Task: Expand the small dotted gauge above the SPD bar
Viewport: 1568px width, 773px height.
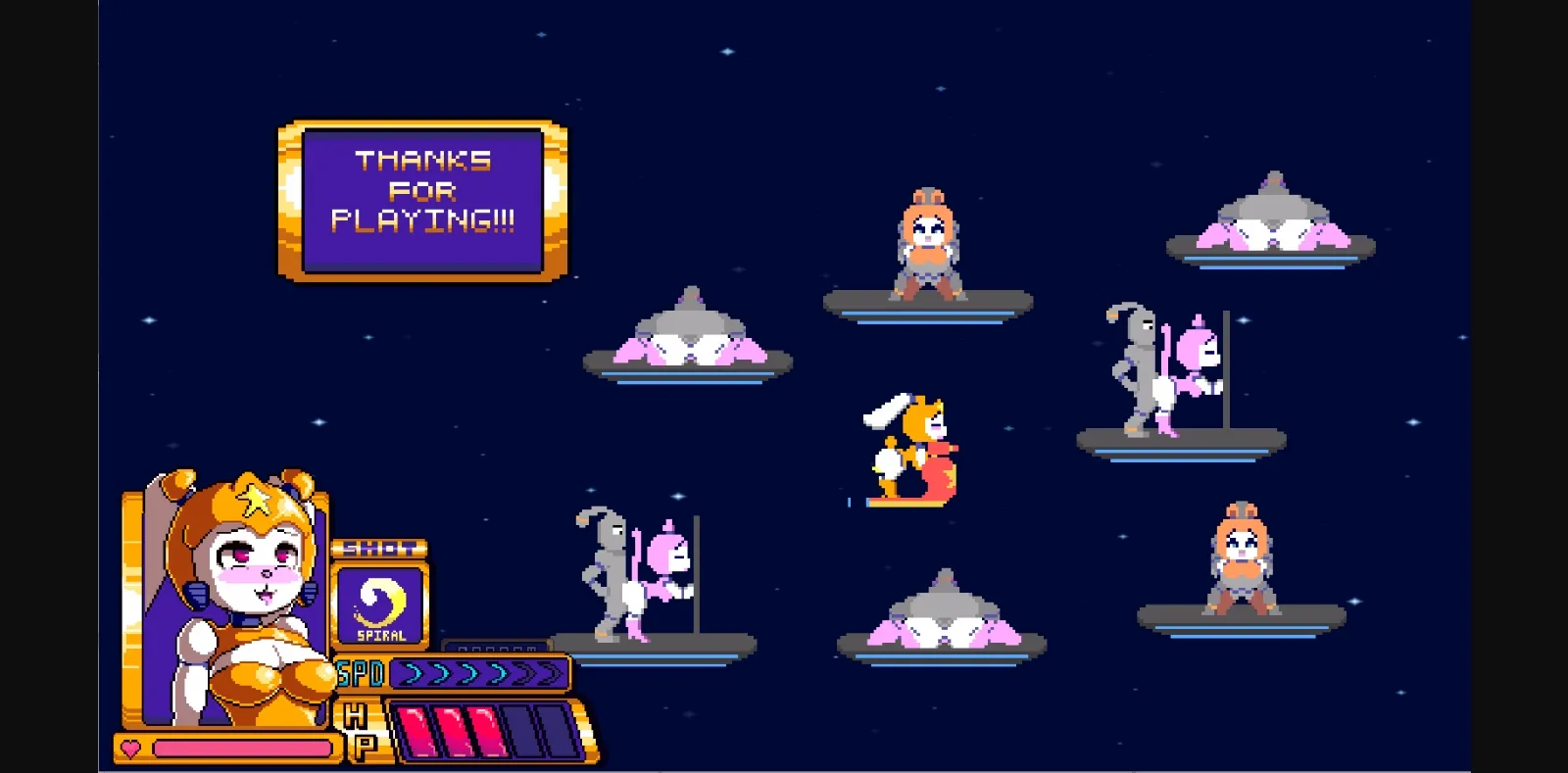Action: coord(495,648)
